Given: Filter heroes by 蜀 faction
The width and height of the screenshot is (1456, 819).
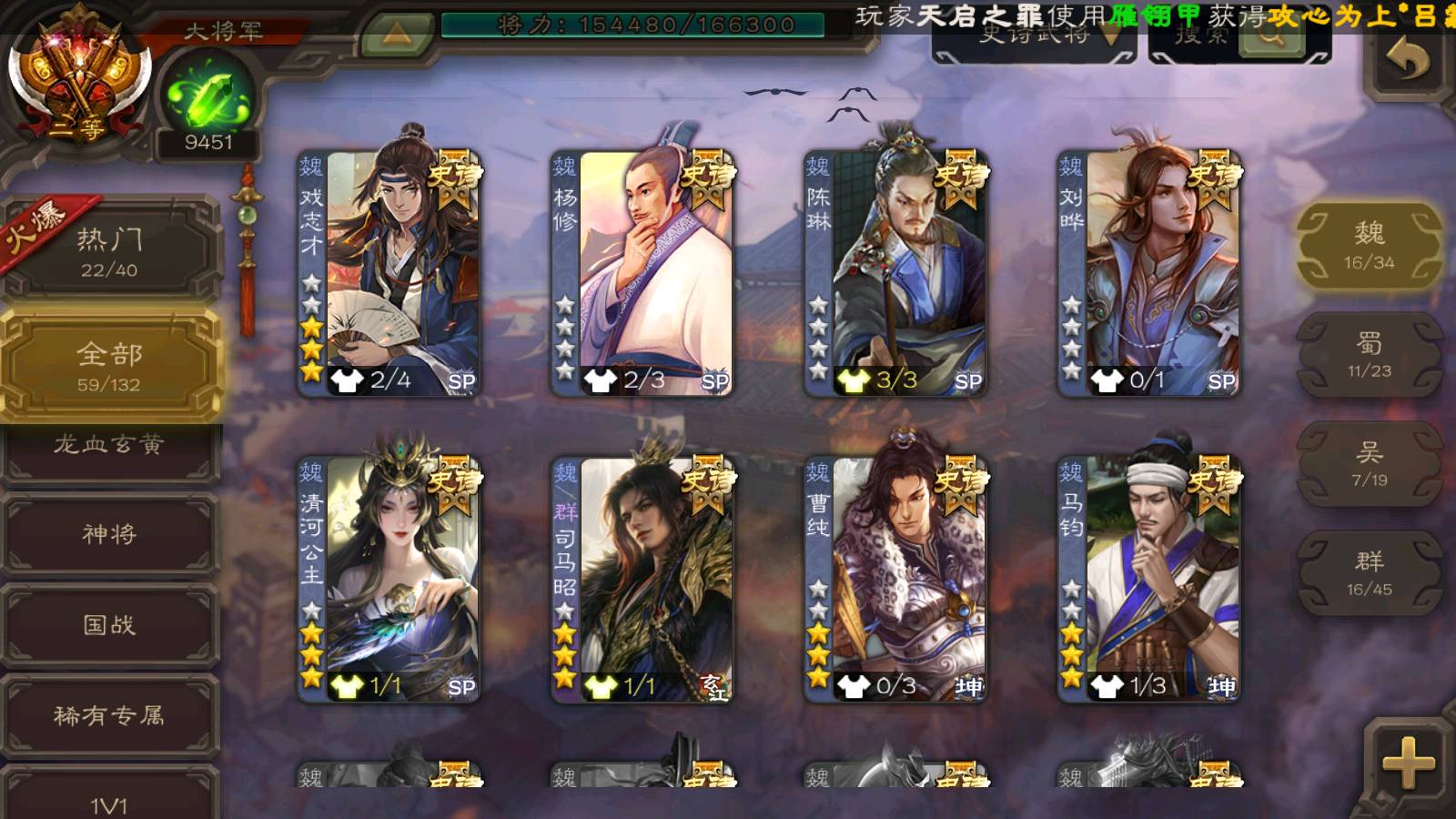Looking at the screenshot, I should 1369,355.
